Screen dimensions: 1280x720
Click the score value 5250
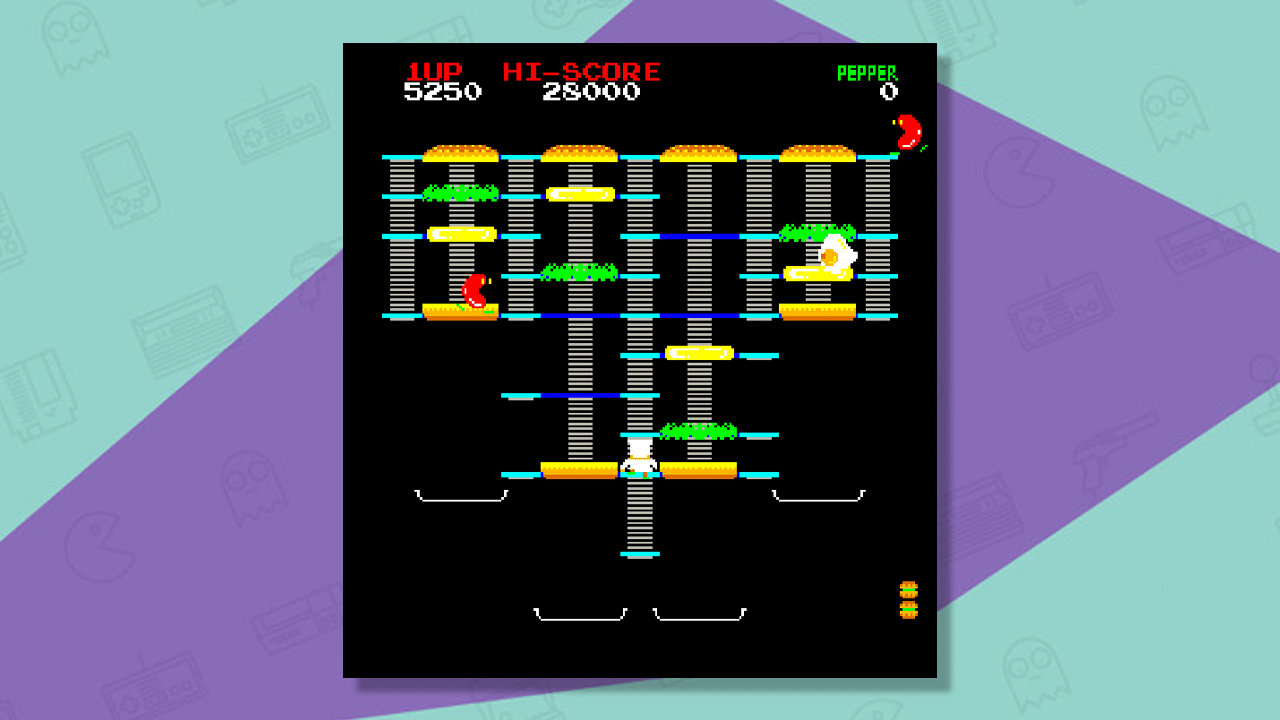tap(443, 91)
